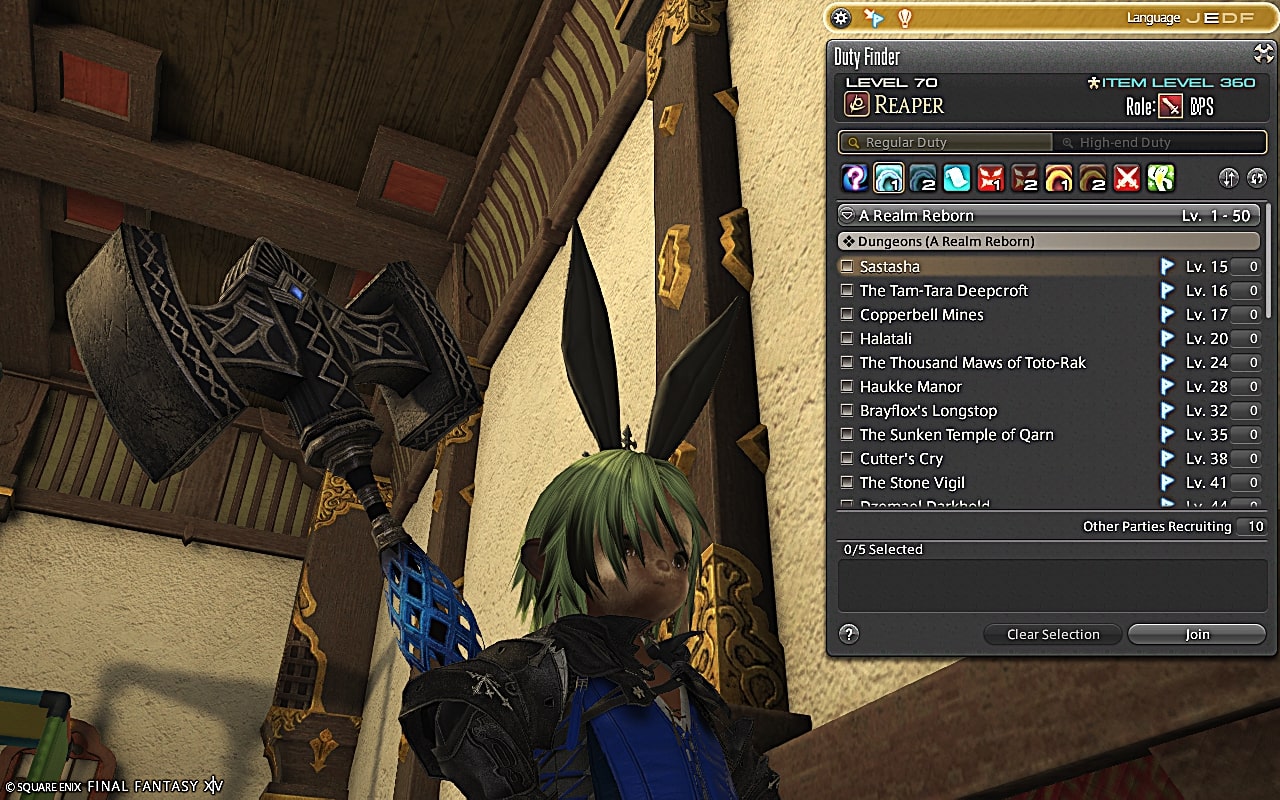Screen dimensions: 1280x800
Task: Check the Sastasha duty checkbox
Action: click(x=847, y=266)
